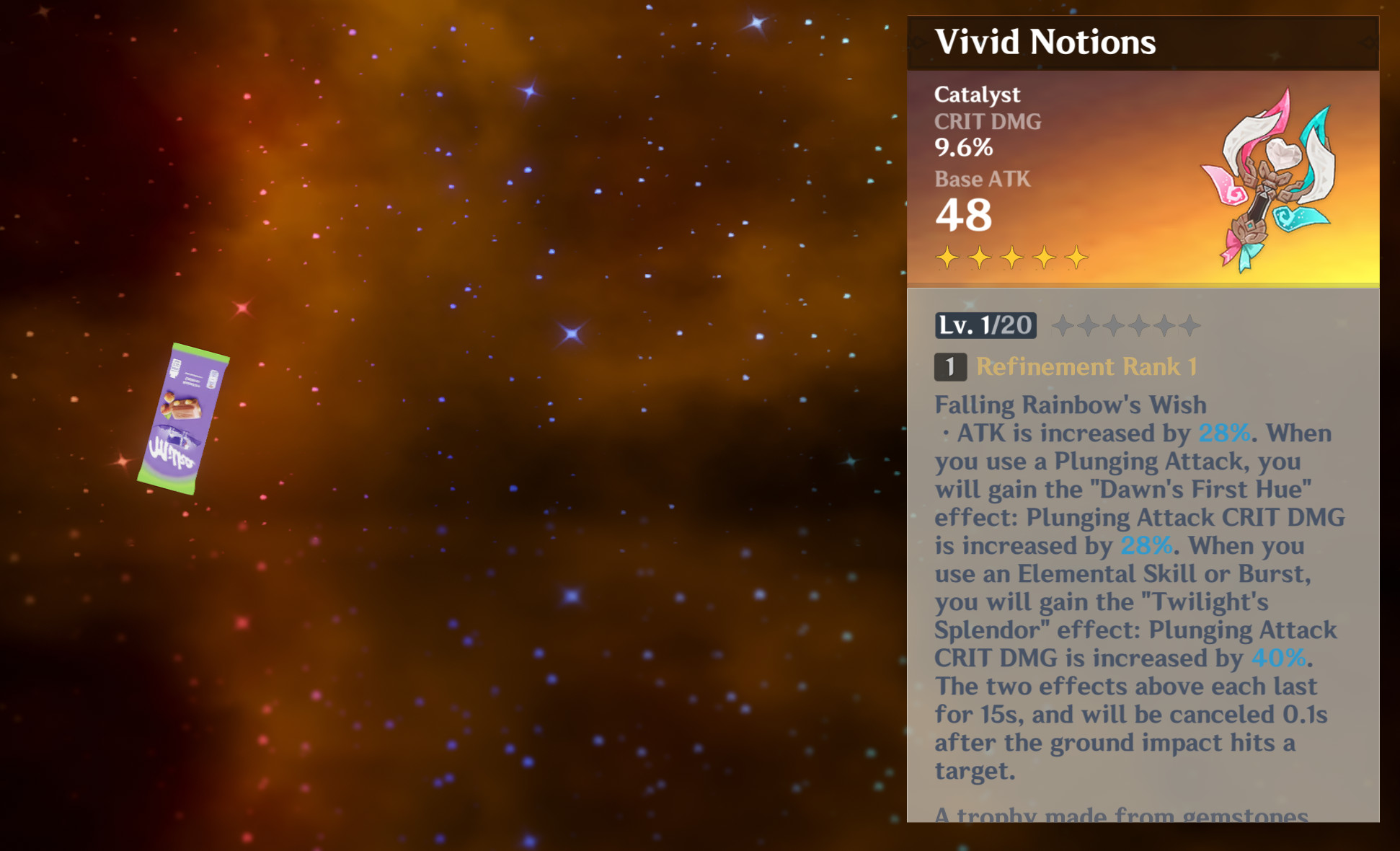Click the Catalyst weapon type label

coord(977,94)
